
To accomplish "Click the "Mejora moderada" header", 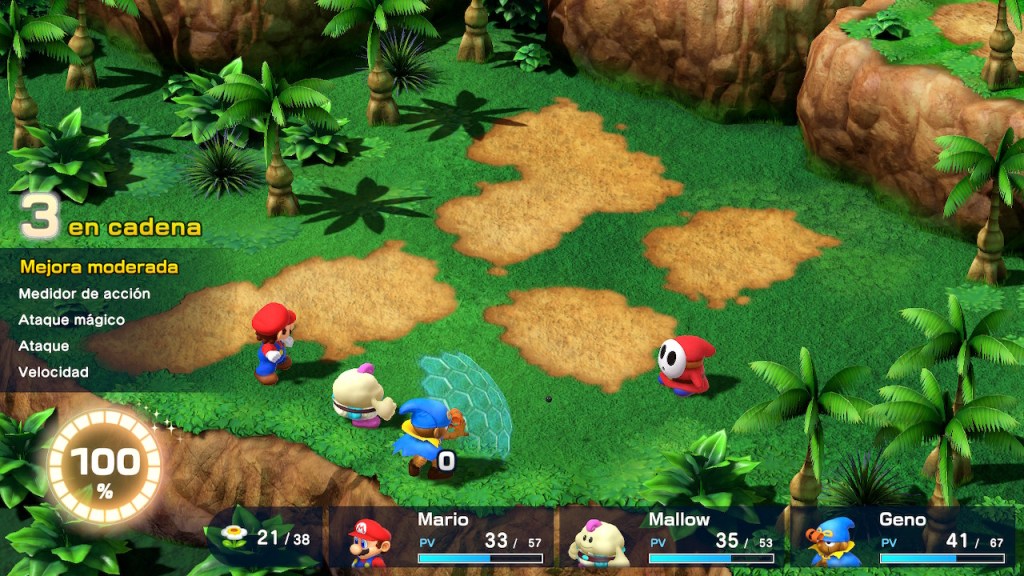I will [98, 267].
